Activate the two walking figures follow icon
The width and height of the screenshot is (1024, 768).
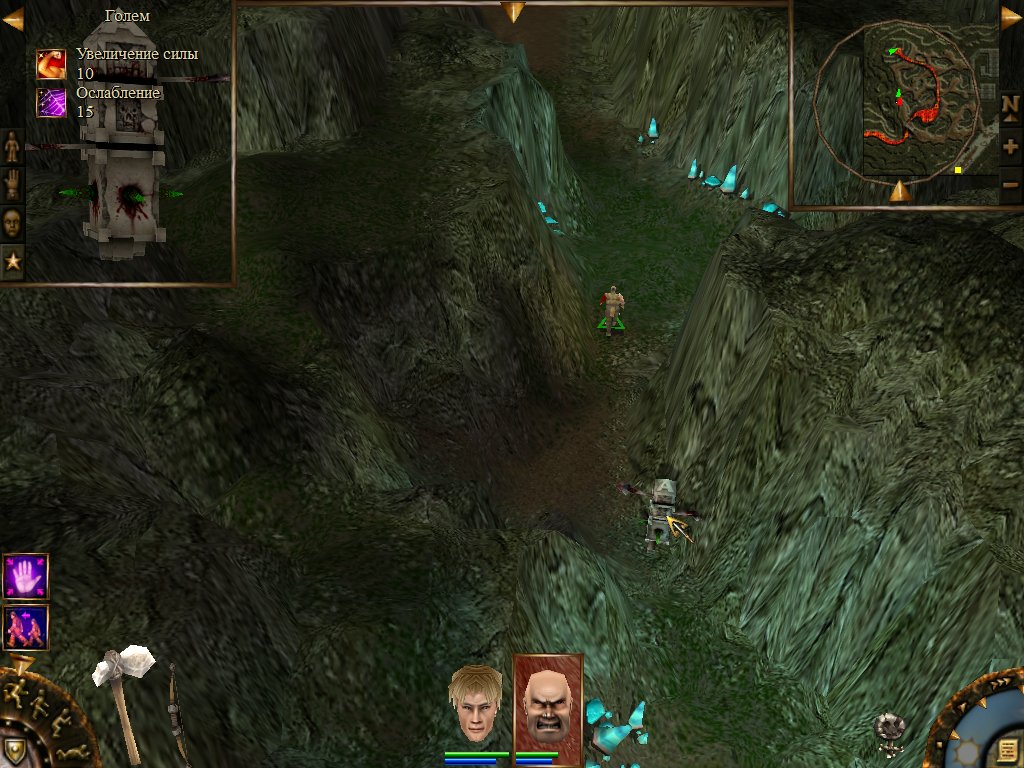click(x=25, y=627)
